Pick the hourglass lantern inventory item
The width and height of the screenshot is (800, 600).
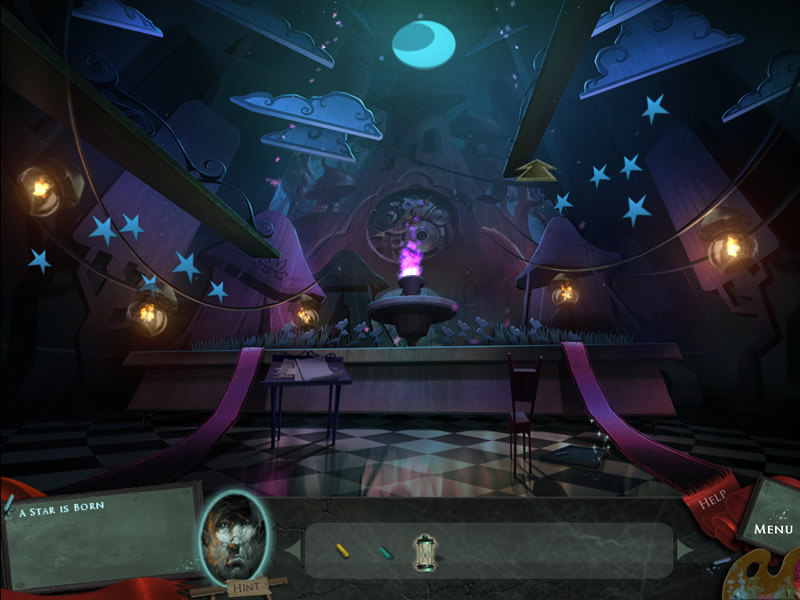coord(424,551)
